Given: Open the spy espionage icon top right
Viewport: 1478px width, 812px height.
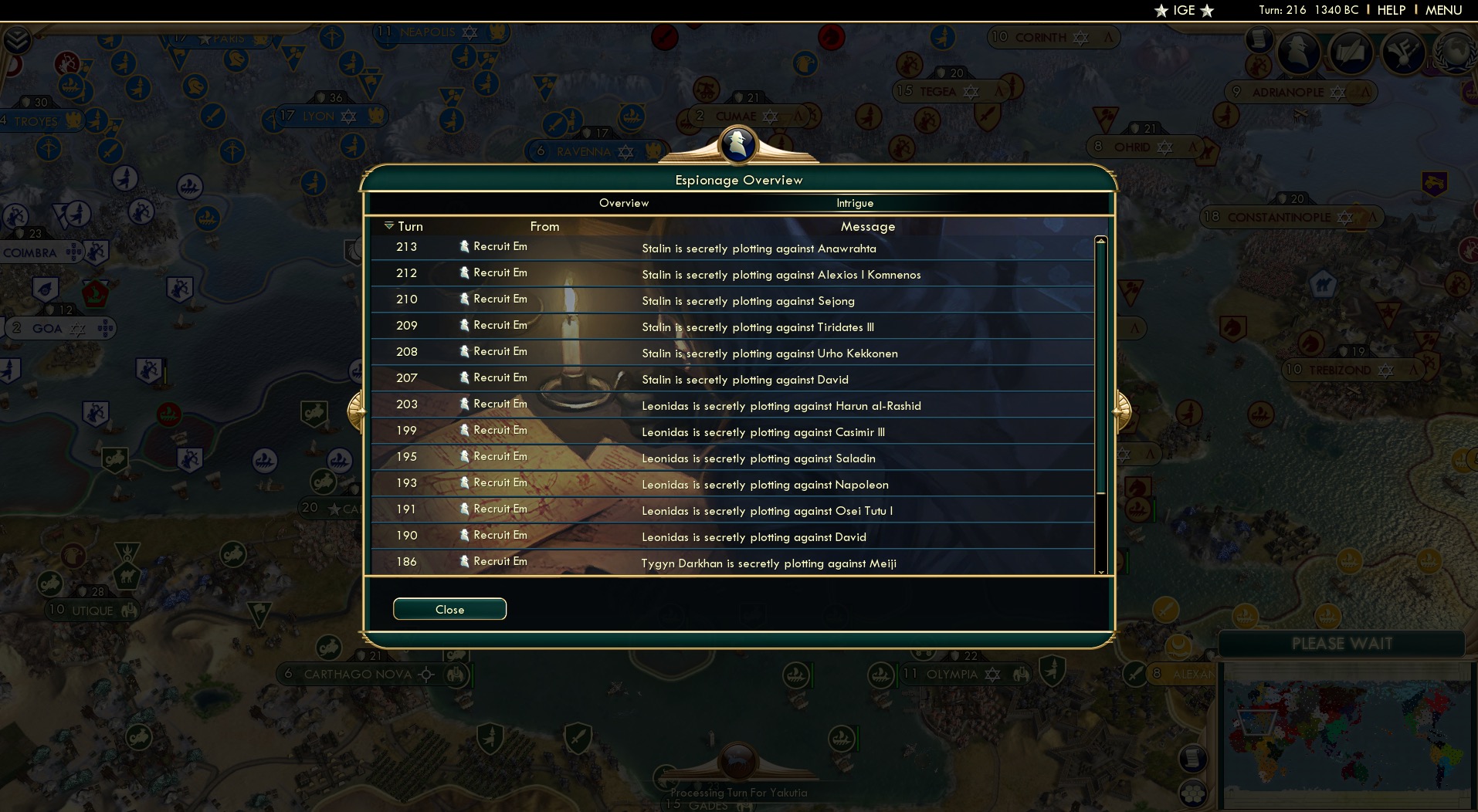Looking at the screenshot, I should [1299, 52].
